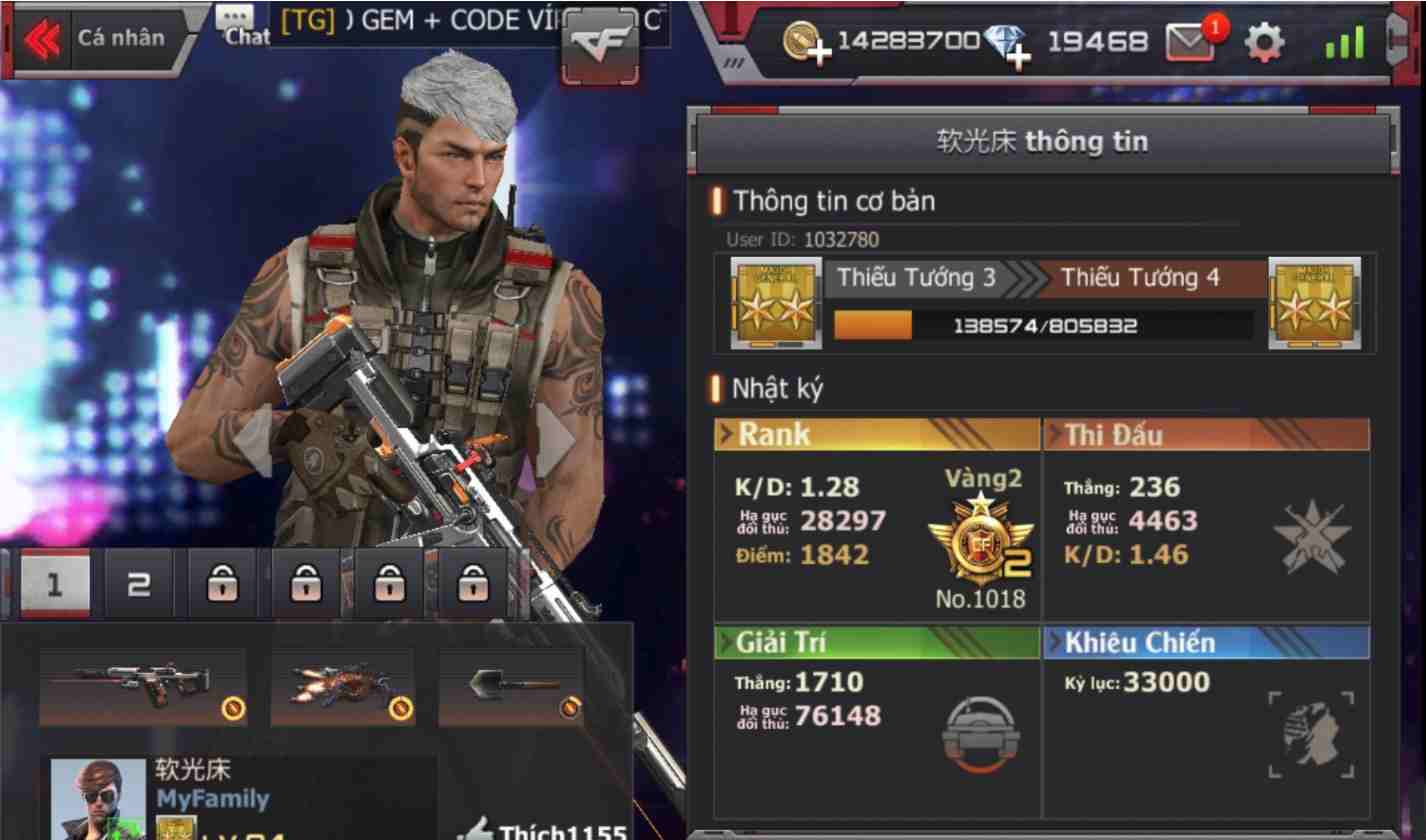This screenshot has width=1426, height=840.
Task: Select the sniper rifle weapon thumbnail
Action: 143,687
